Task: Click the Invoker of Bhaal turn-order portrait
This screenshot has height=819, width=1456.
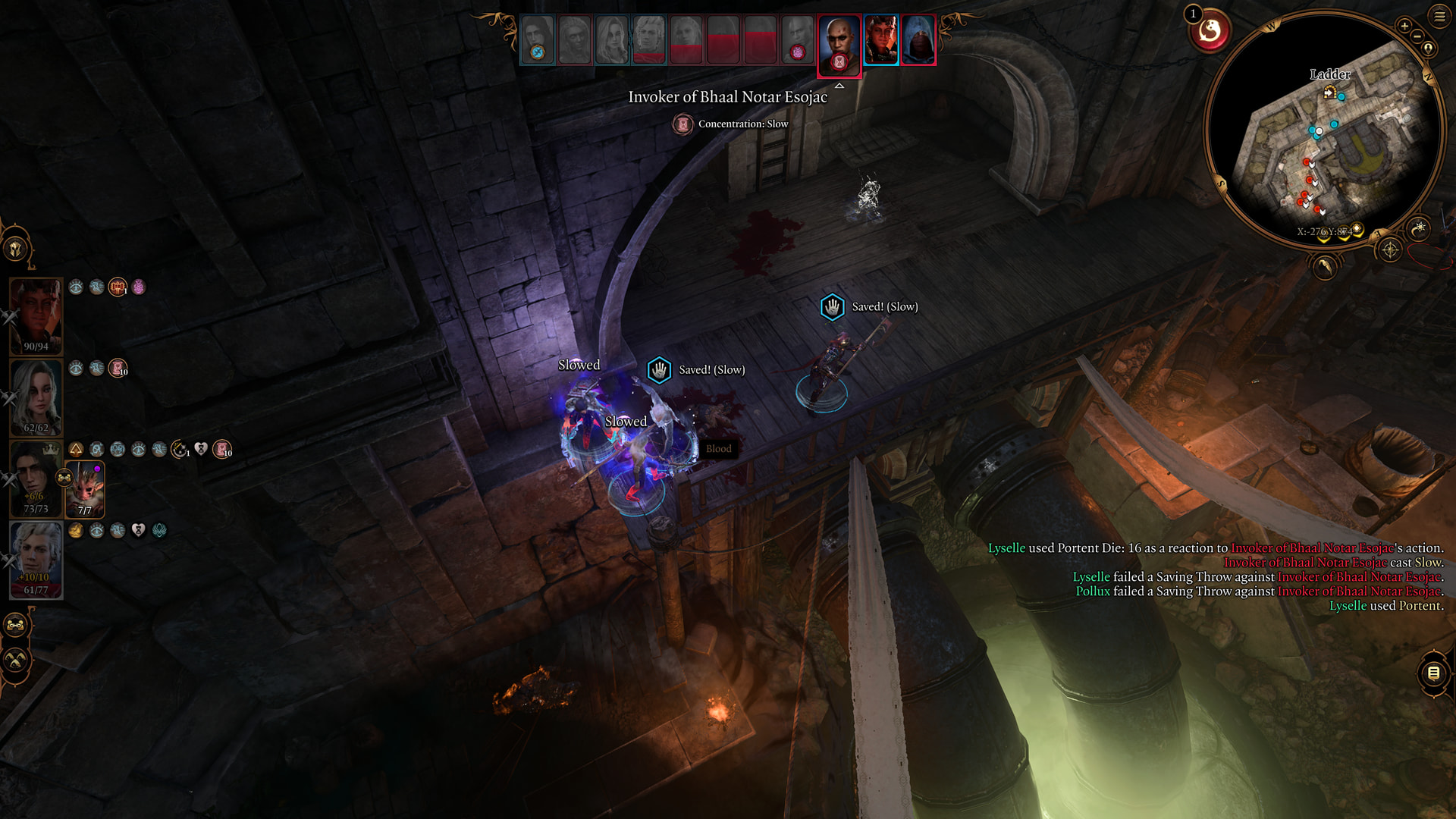Action: click(839, 44)
